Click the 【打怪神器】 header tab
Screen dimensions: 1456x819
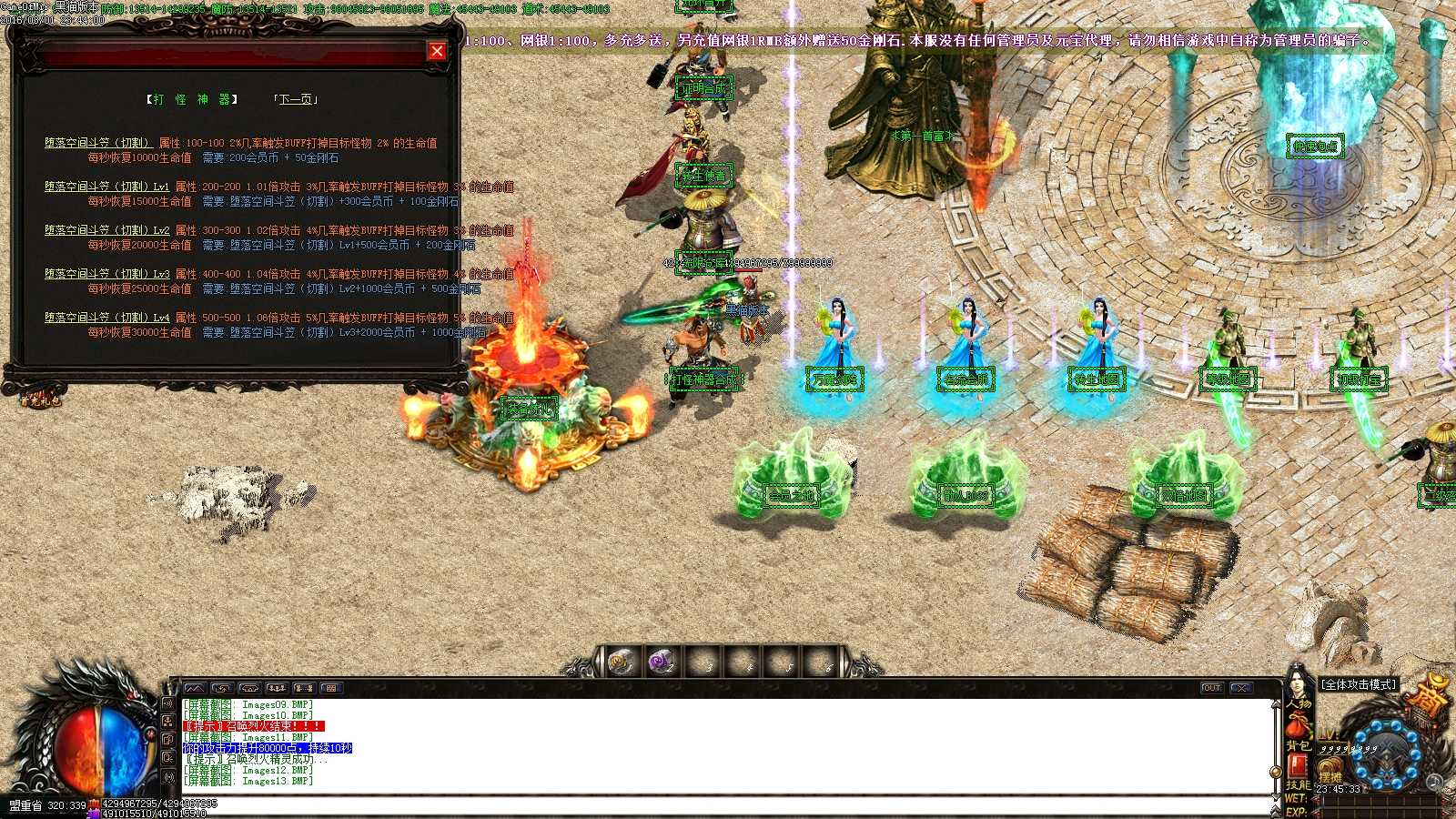pyautogui.click(x=191, y=100)
